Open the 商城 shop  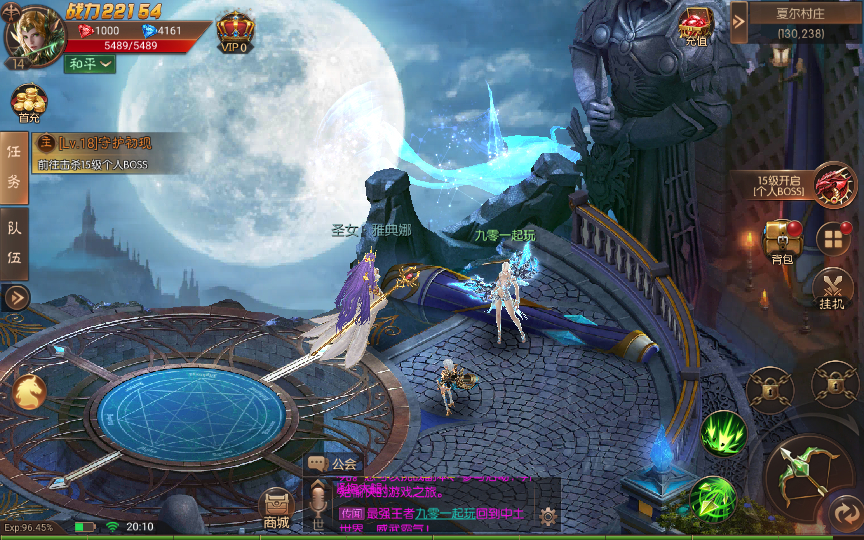click(276, 509)
